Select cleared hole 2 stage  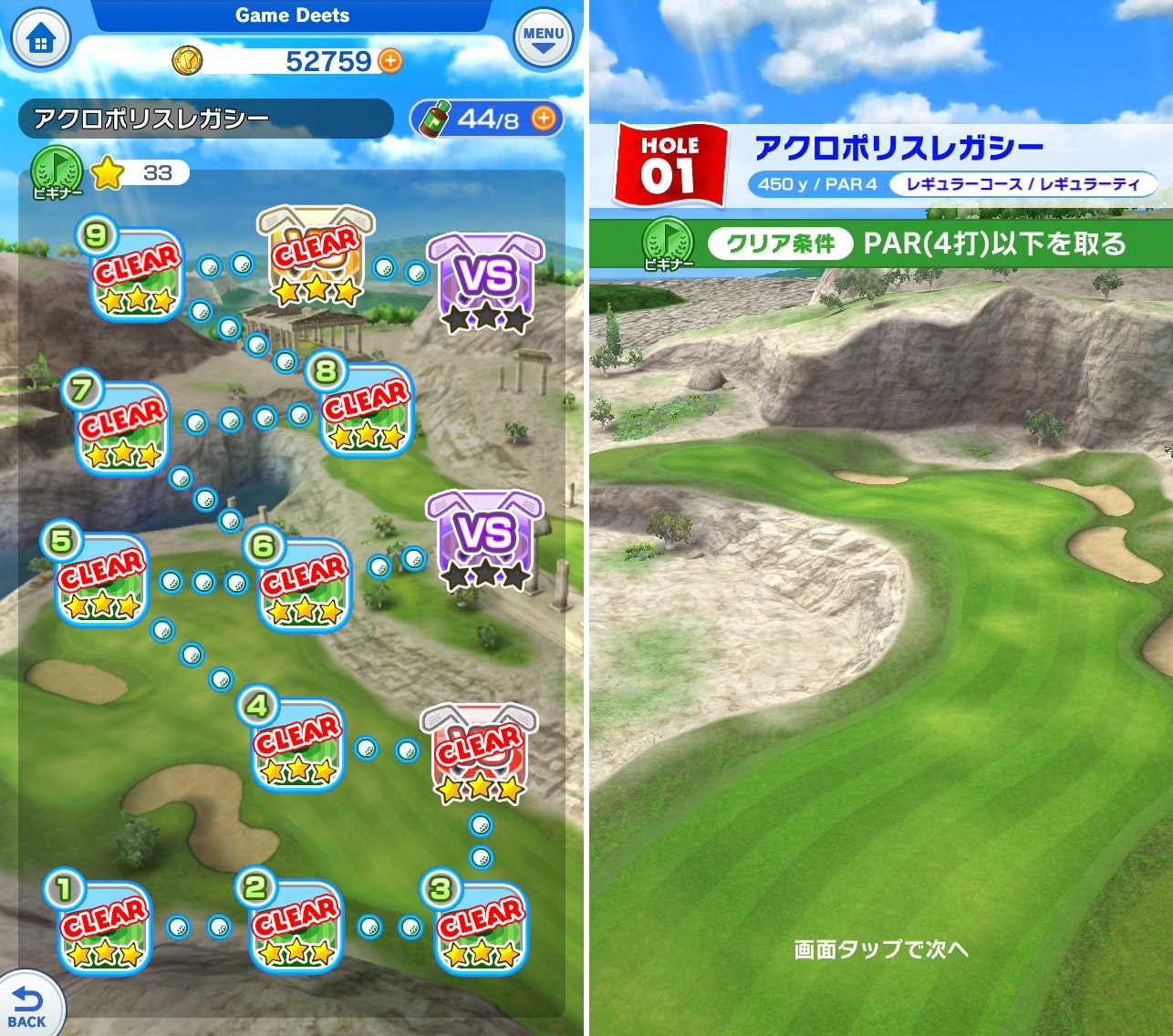click(x=294, y=928)
